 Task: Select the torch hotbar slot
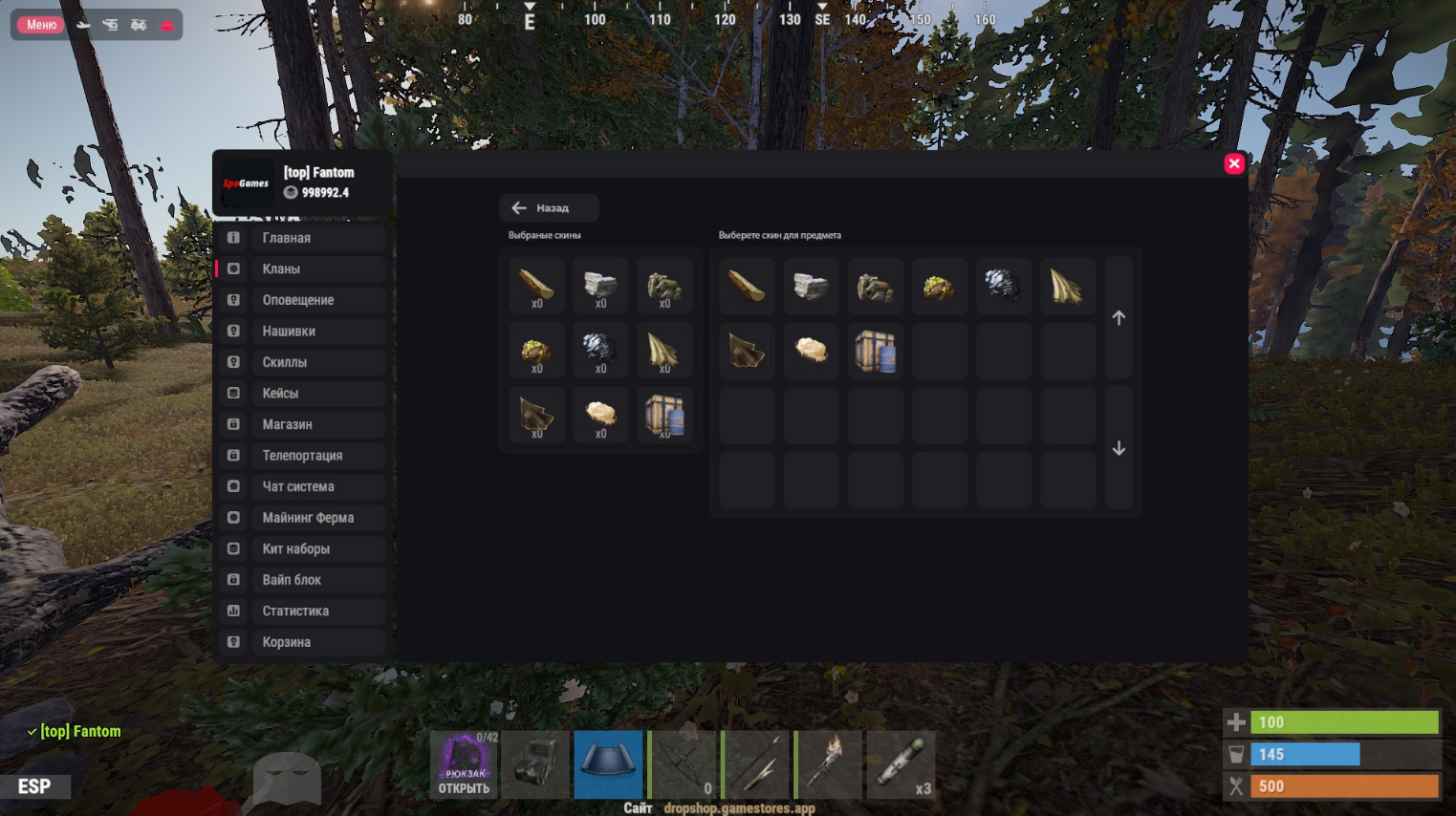point(829,764)
